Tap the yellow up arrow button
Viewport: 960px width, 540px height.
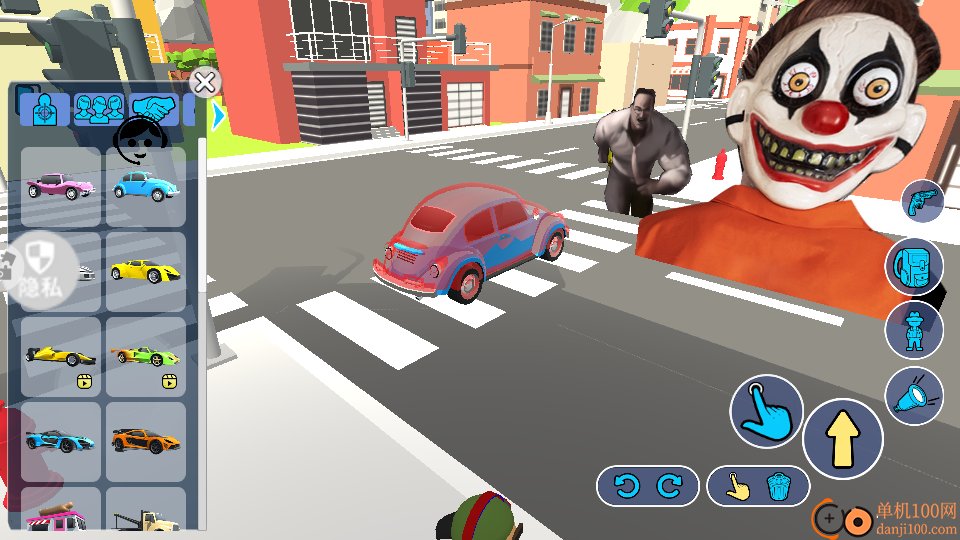click(843, 439)
